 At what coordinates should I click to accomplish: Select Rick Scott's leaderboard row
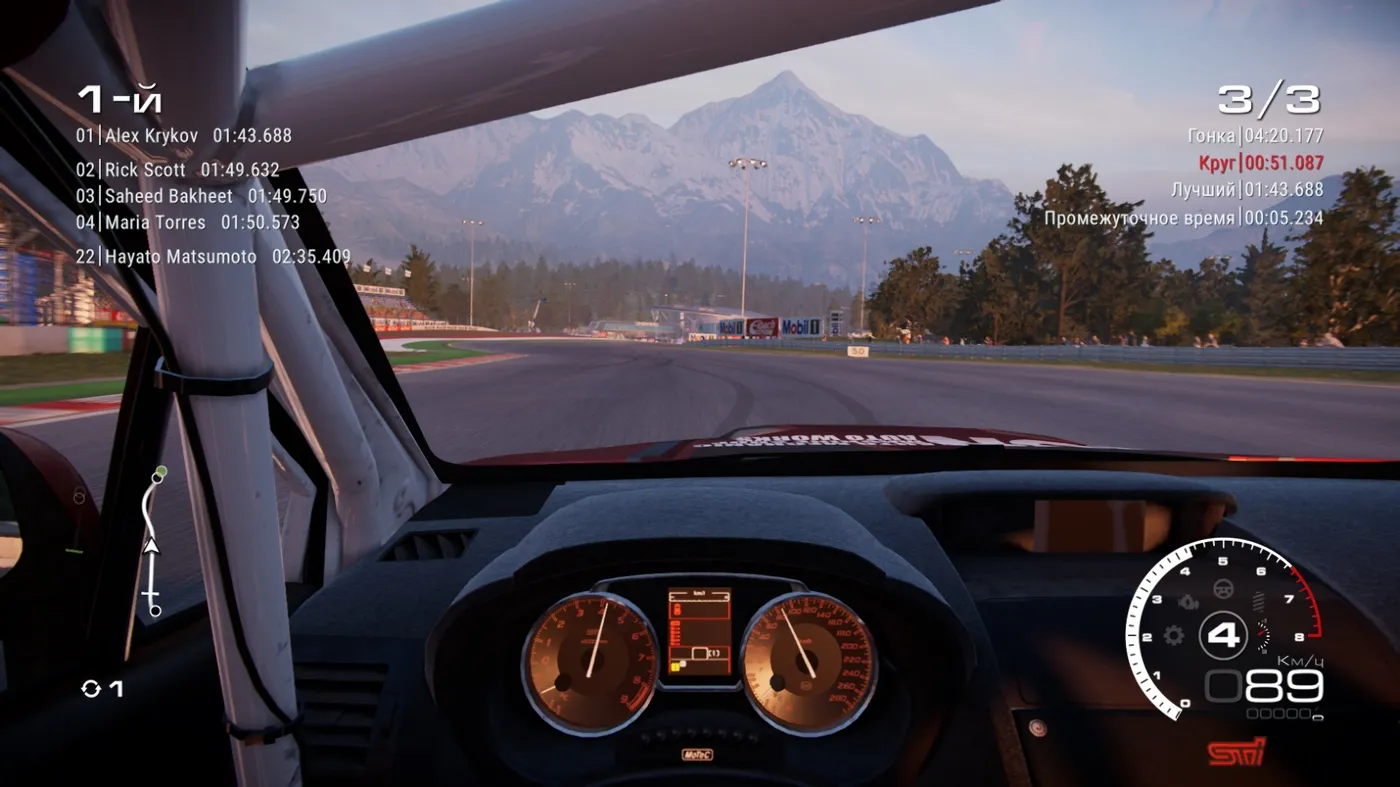point(177,170)
